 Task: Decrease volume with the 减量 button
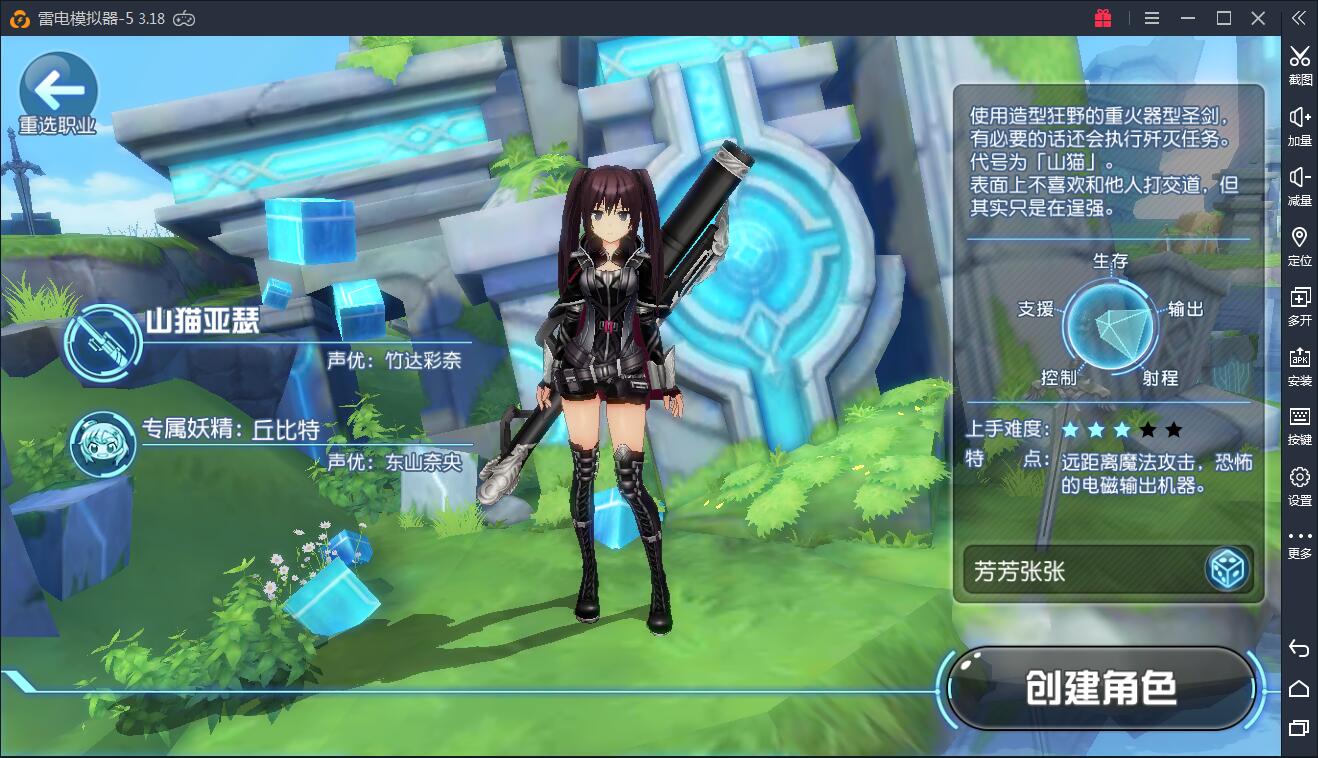click(1299, 184)
